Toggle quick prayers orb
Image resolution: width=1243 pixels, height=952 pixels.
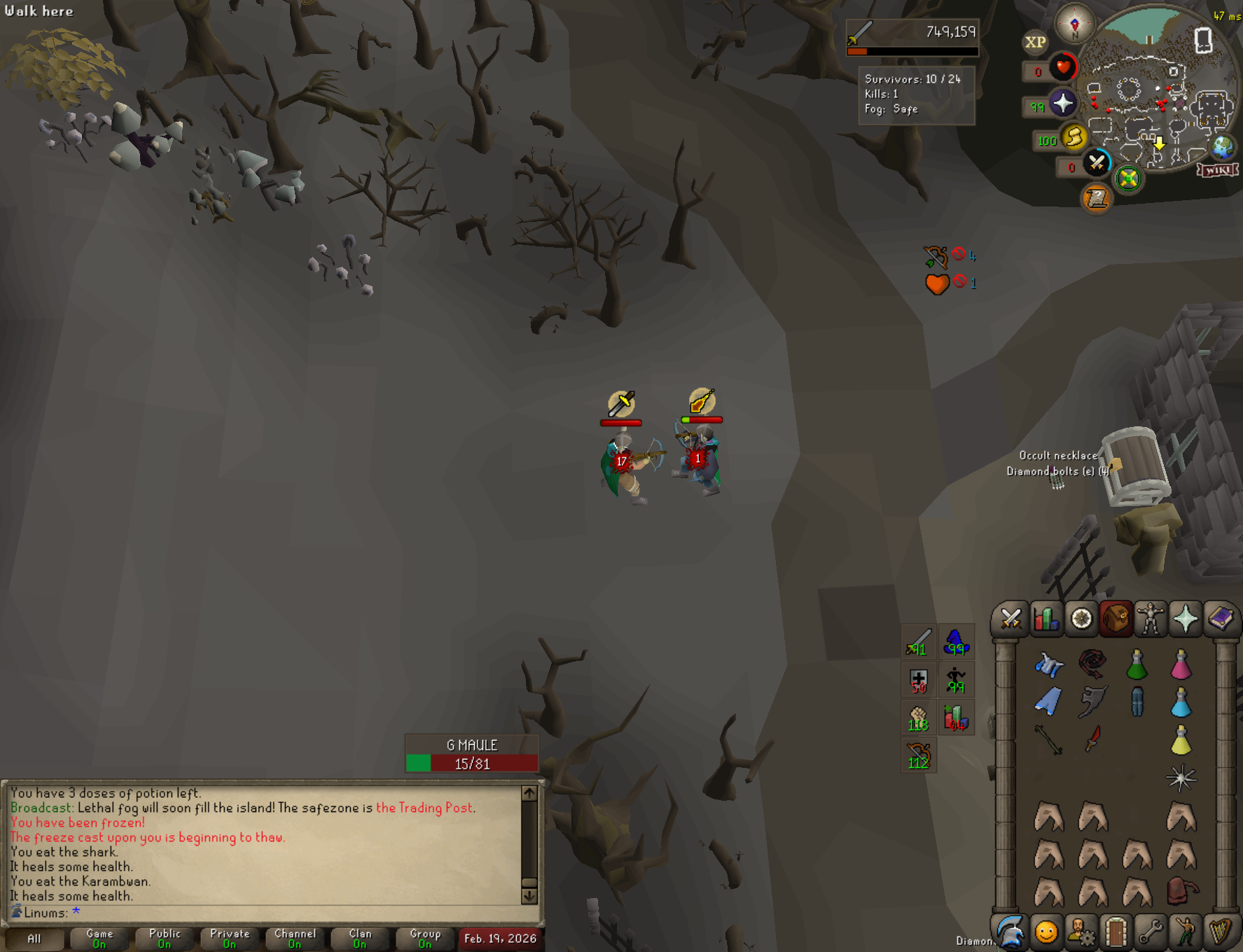[x=1062, y=104]
